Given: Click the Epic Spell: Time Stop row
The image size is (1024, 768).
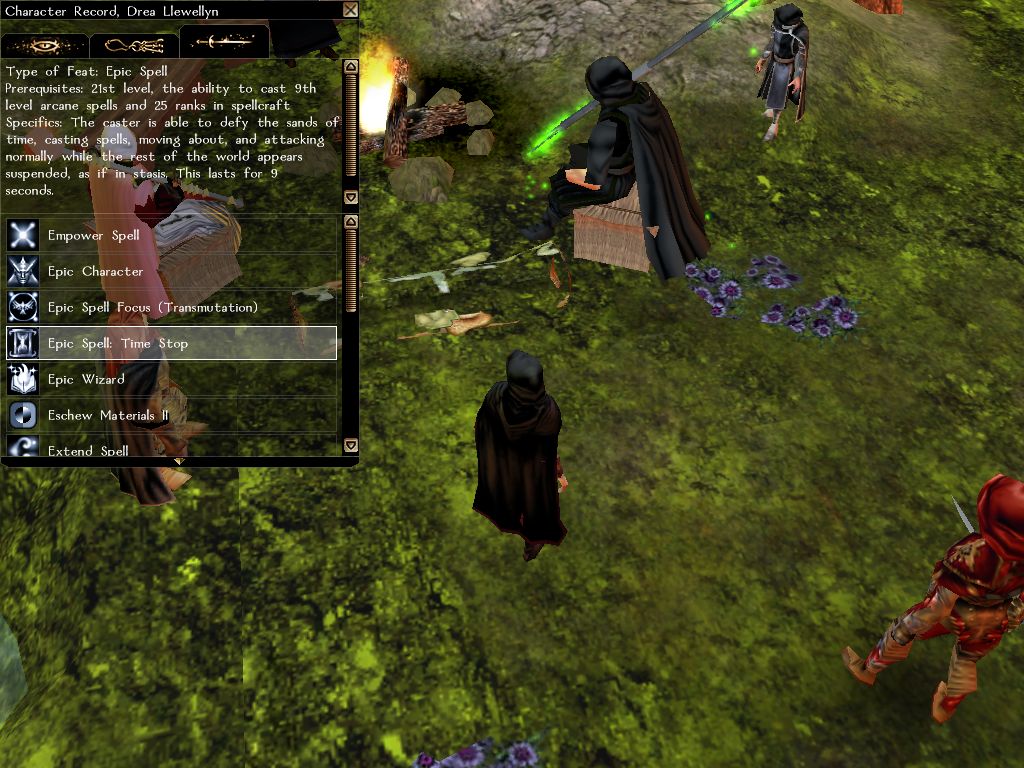Looking at the screenshot, I should [171, 344].
